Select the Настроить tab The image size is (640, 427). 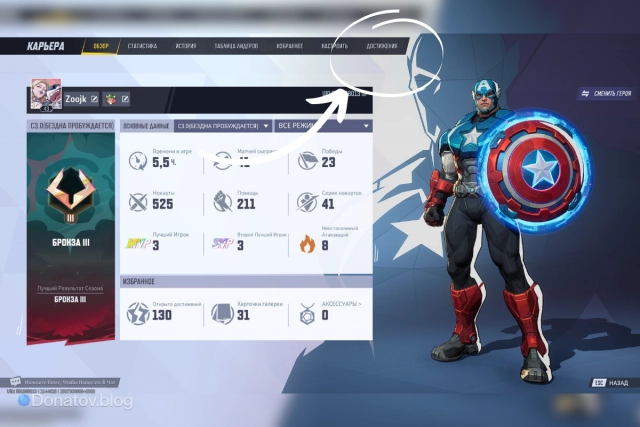(x=335, y=46)
